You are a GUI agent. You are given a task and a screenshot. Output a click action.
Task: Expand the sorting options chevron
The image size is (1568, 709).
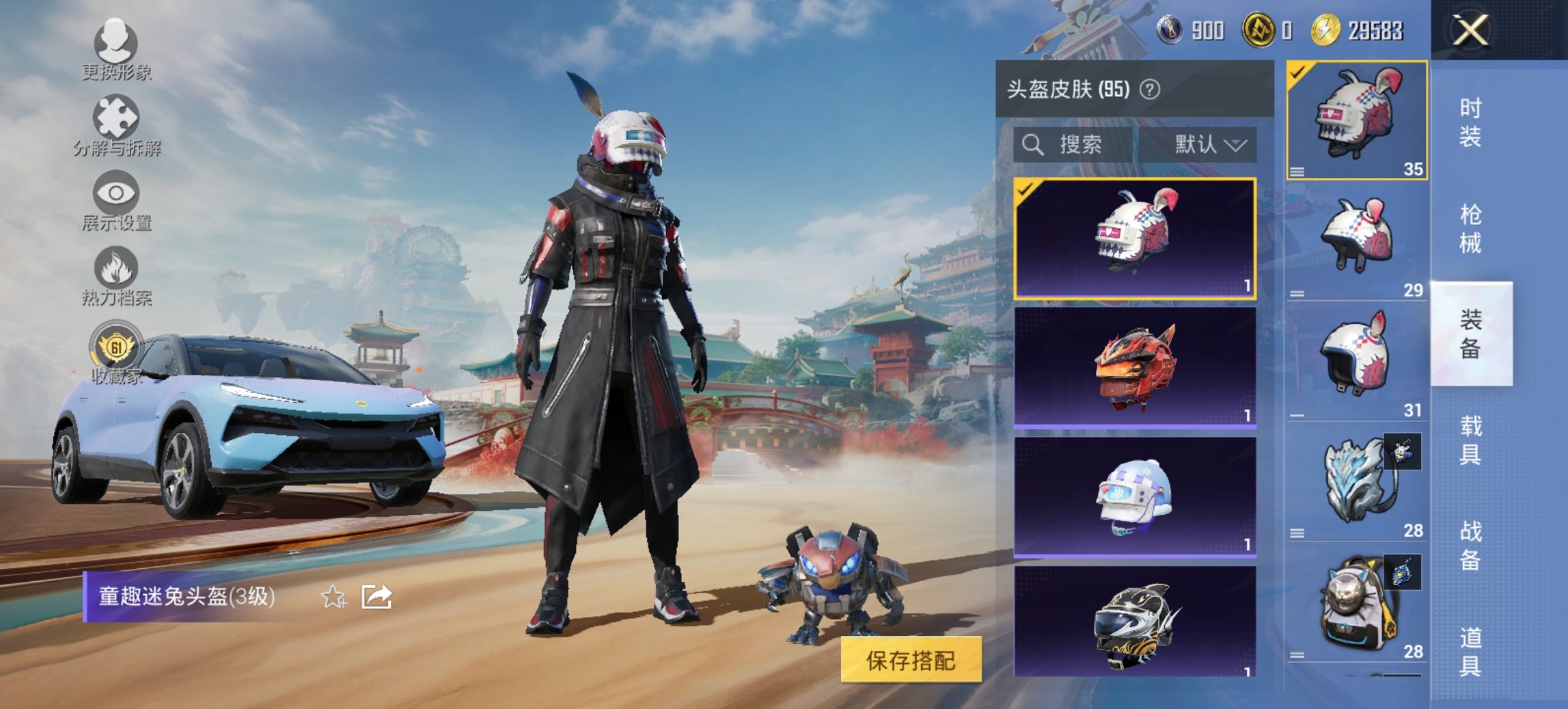[1238, 145]
